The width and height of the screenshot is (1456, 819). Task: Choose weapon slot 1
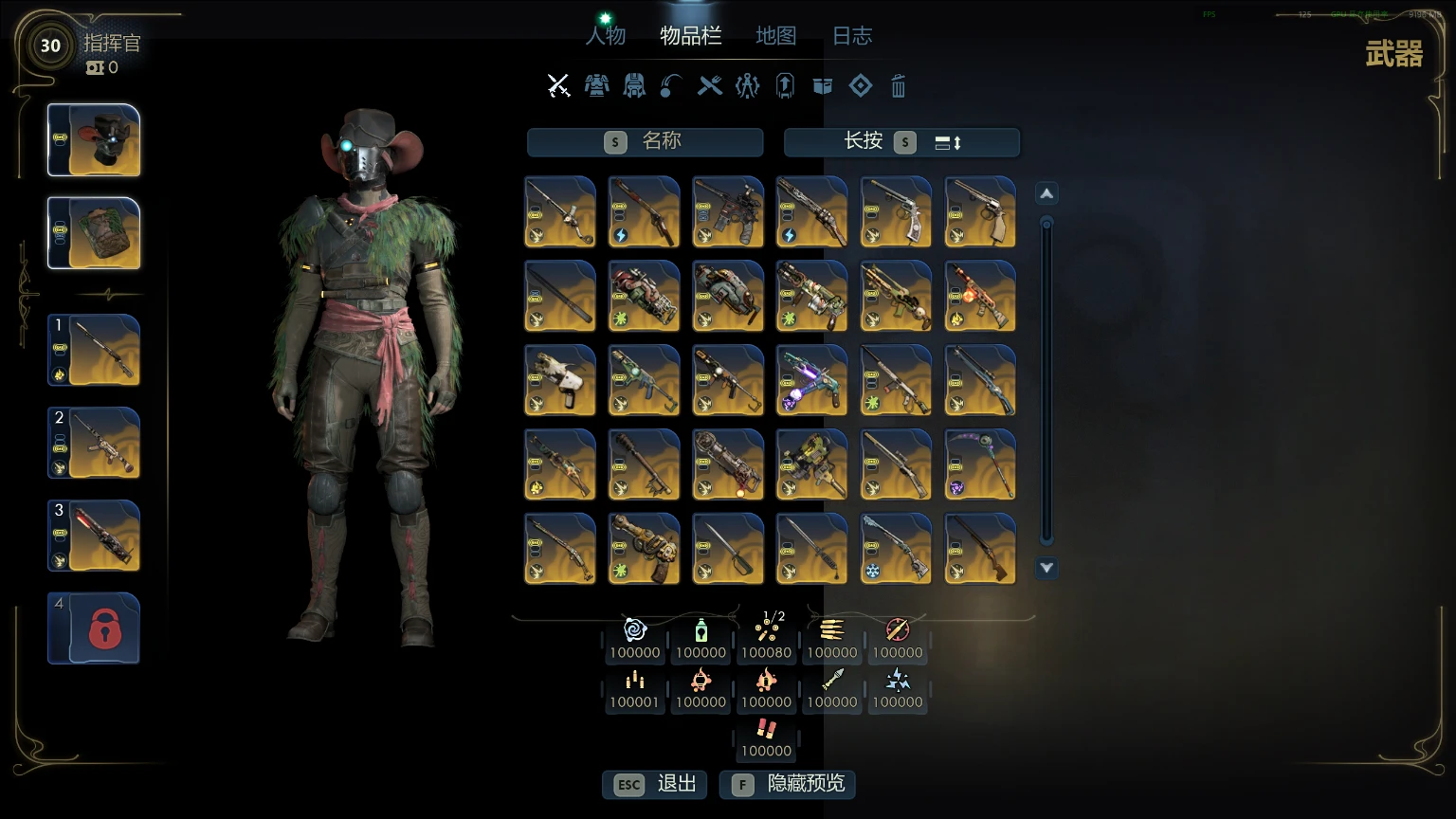pyautogui.click(x=94, y=350)
